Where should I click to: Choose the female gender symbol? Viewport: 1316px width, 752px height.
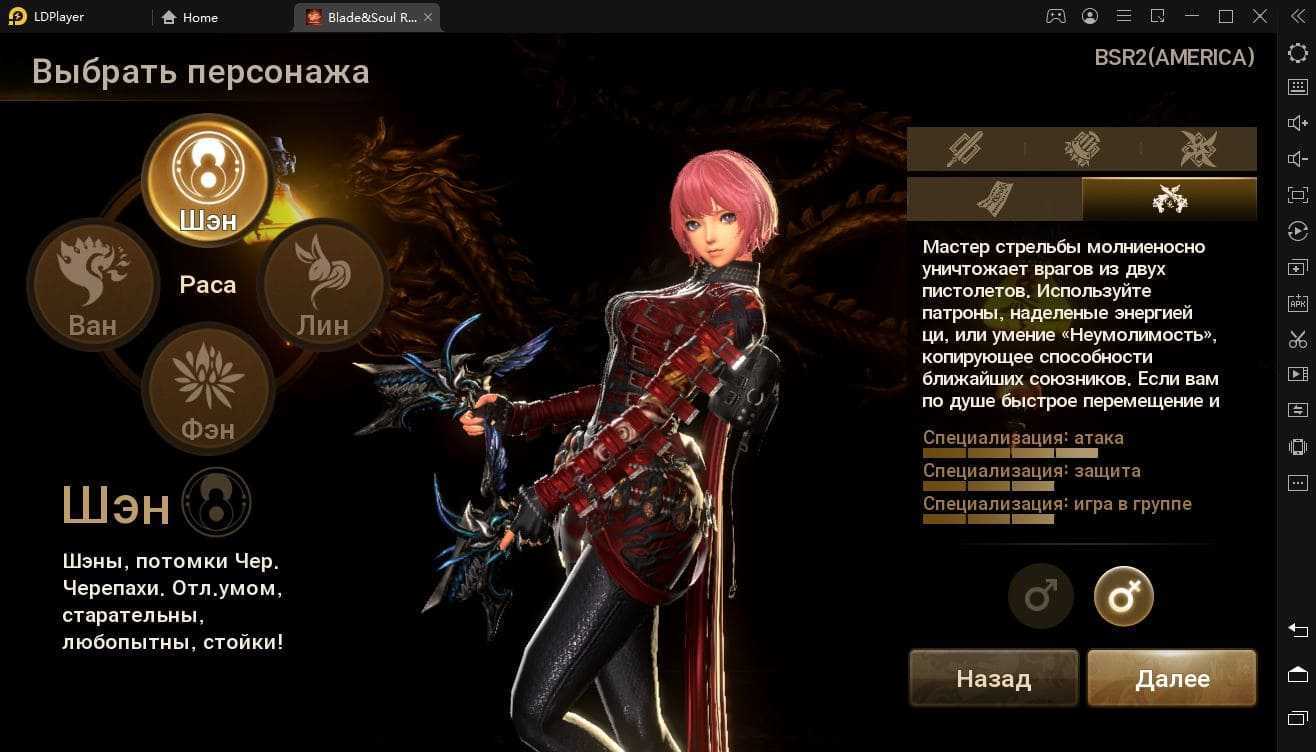(1124, 597)
